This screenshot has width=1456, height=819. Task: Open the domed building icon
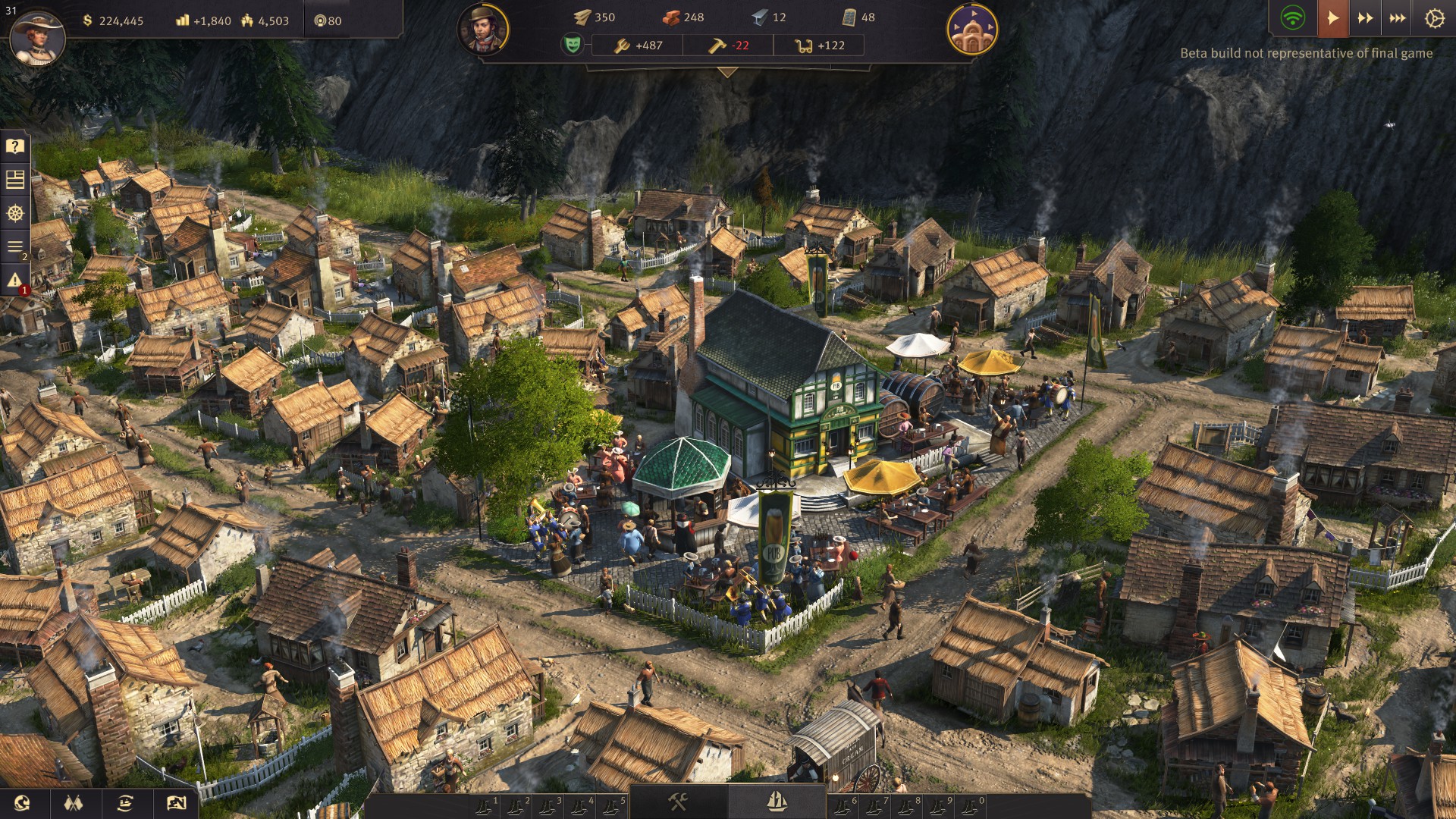click(x=972, y=30)
